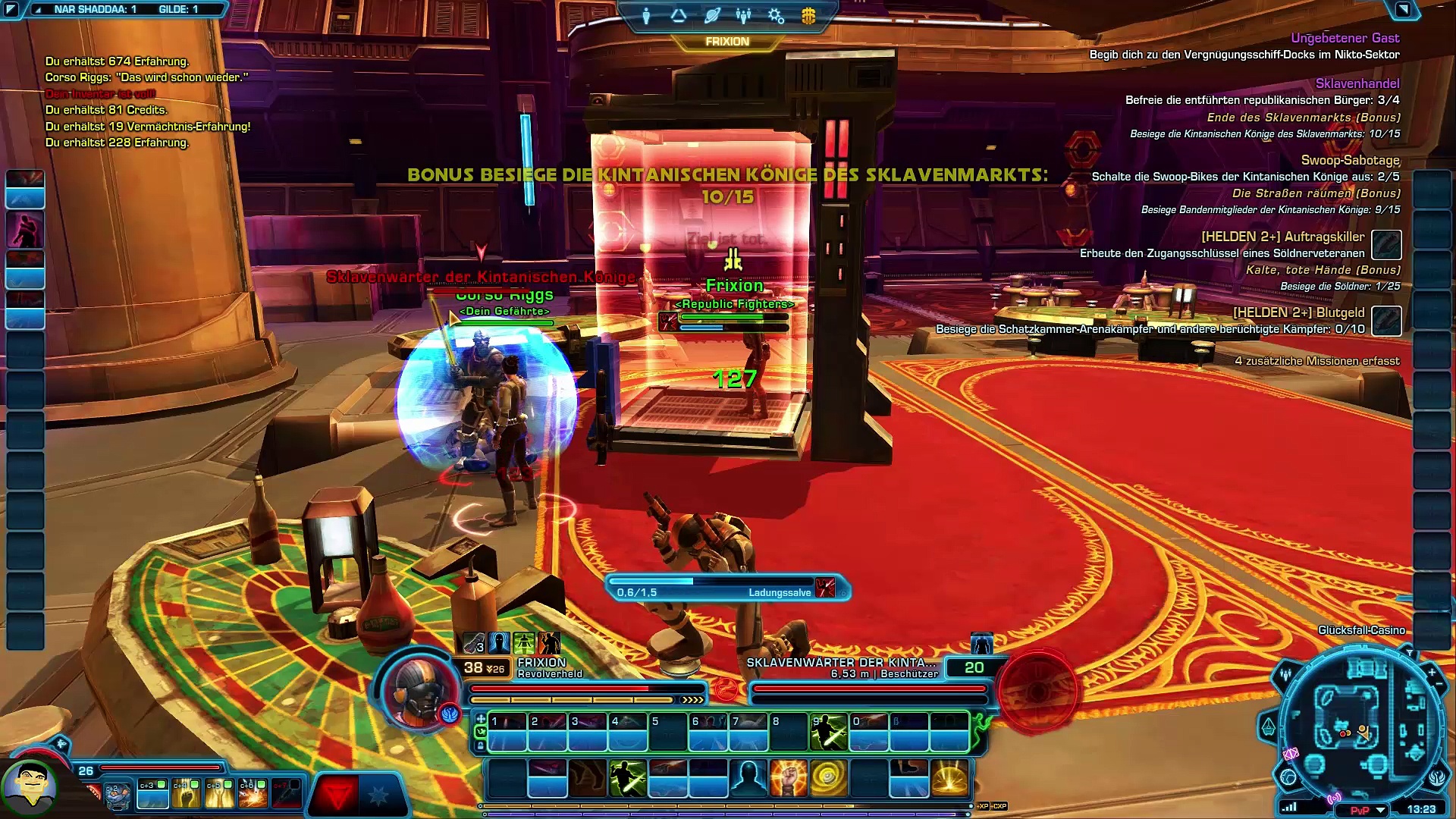Use the blue silhouette ability
The width and height of the screenshot is (1456, 819).
748,779
